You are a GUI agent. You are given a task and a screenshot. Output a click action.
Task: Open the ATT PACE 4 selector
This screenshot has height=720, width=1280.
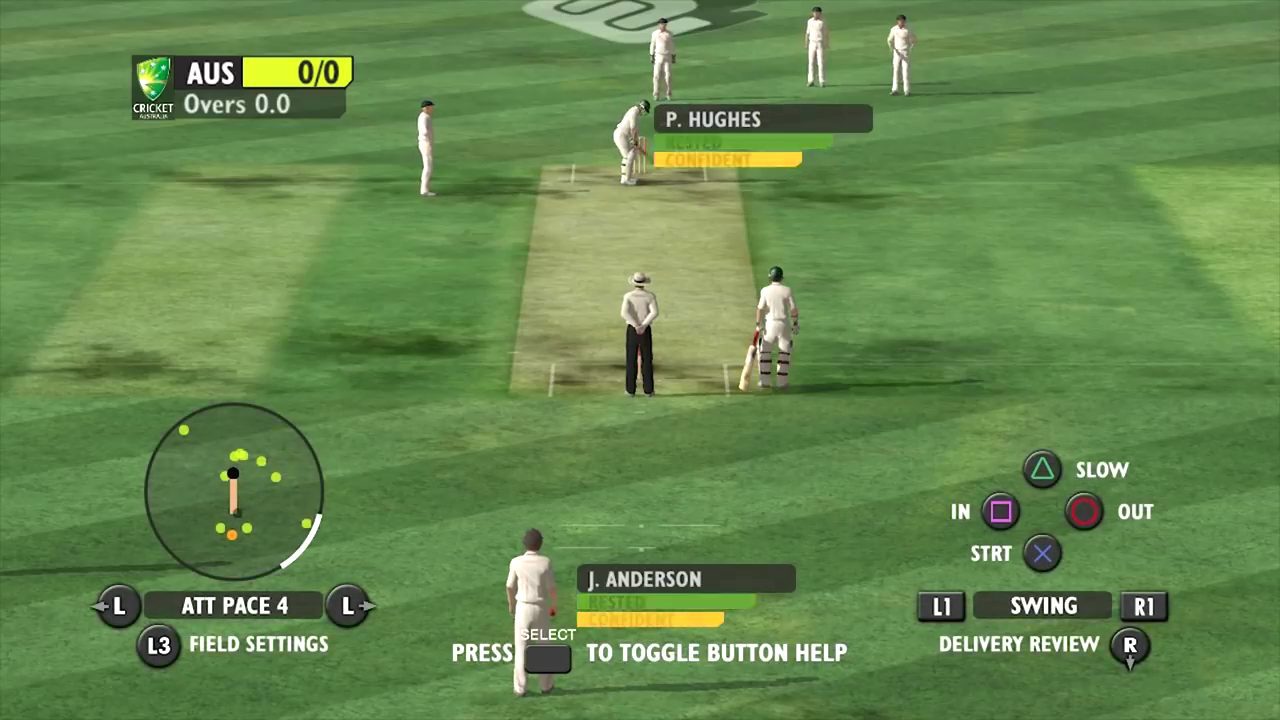coord(234,606)
